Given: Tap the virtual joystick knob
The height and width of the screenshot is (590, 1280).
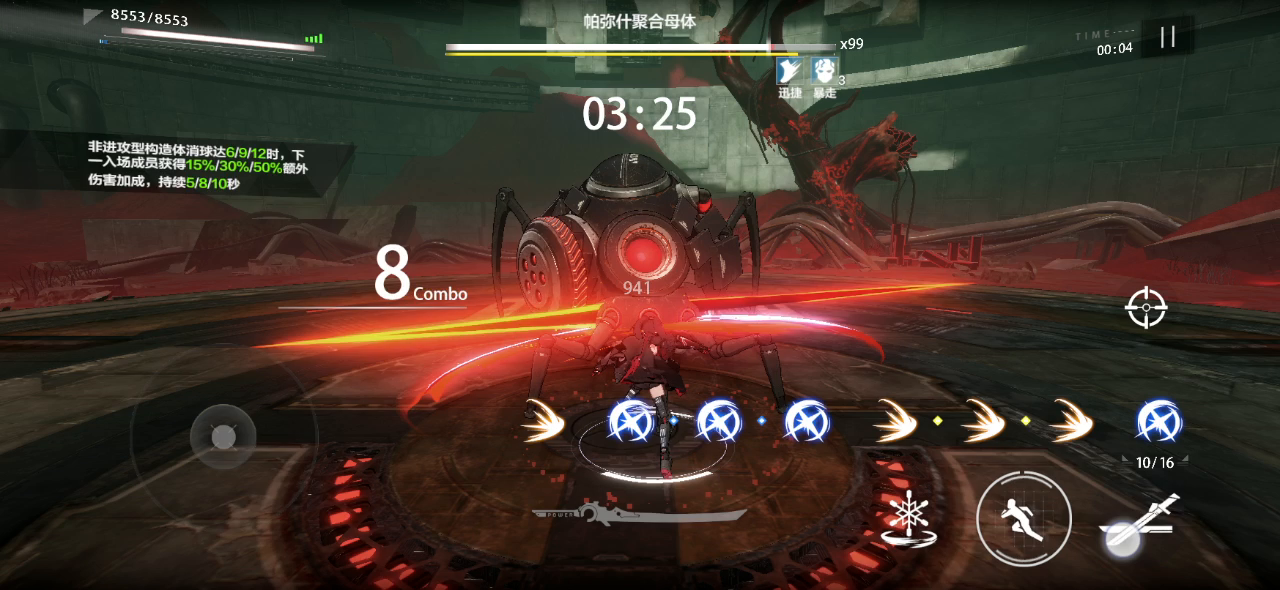Looking at the screenshot, I should point(223,437).
